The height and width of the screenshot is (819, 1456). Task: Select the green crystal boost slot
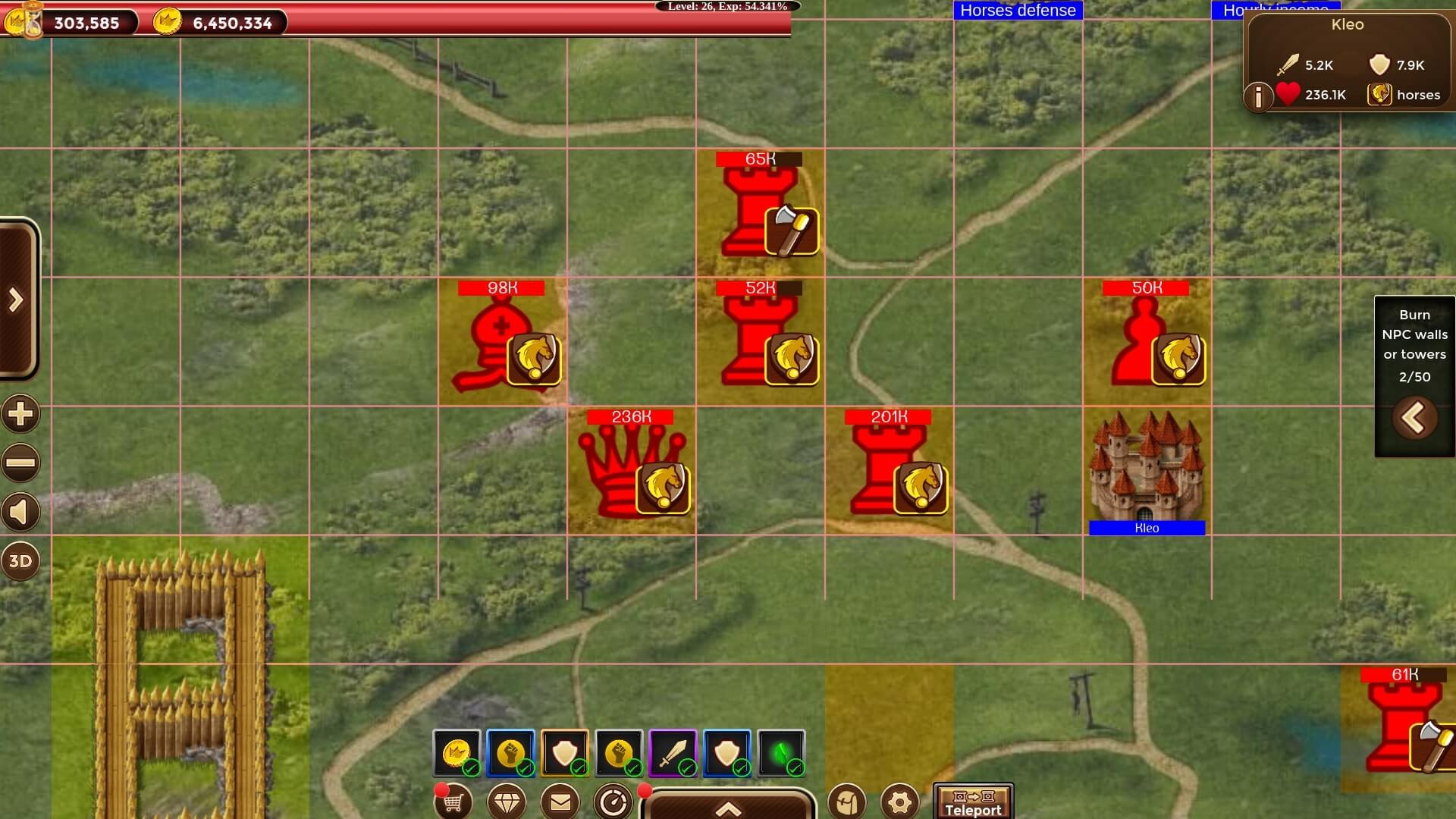pos(781,753)
